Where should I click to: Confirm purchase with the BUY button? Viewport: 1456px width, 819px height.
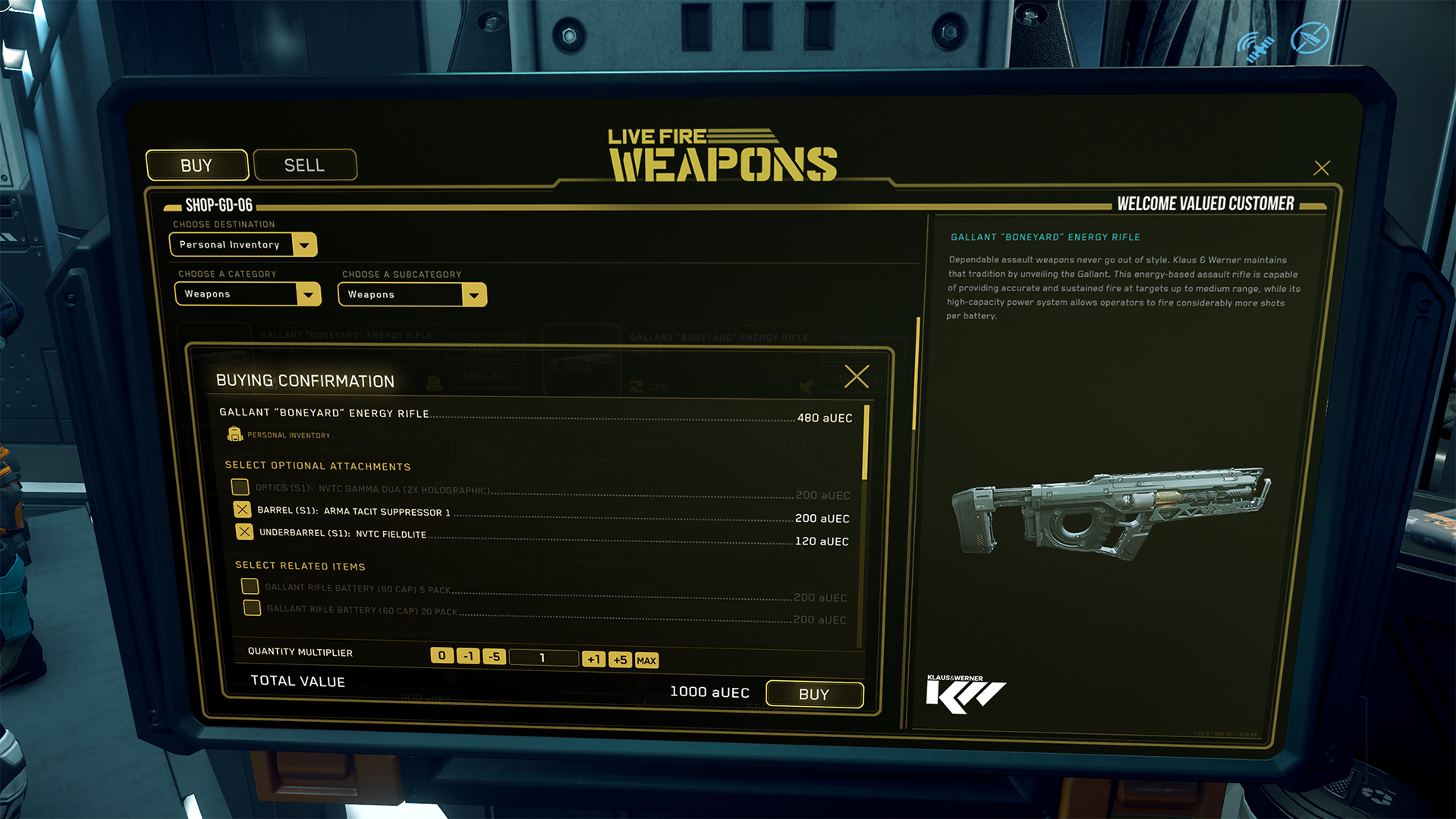point(814,694)
